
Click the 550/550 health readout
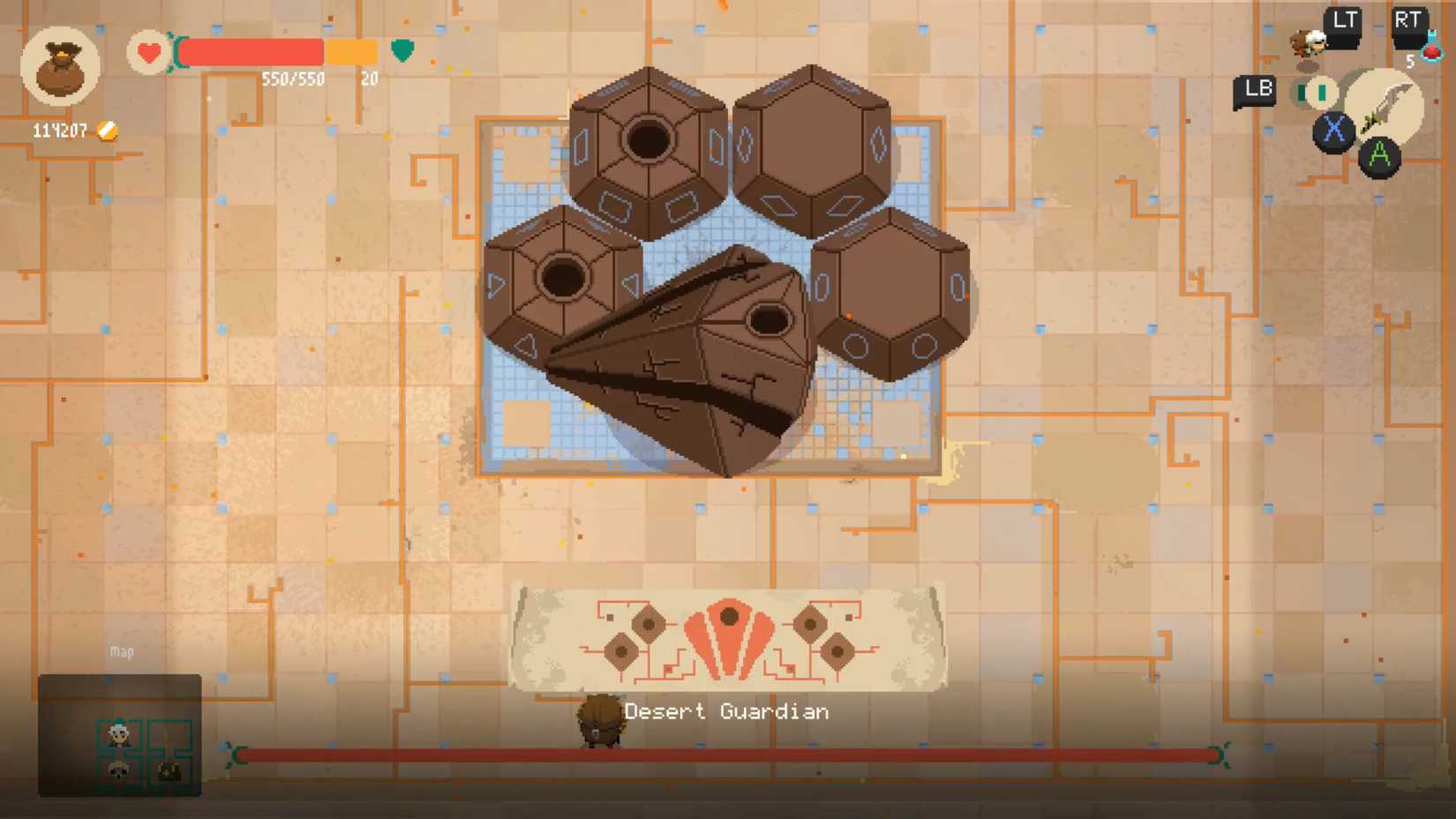coord(291,79)
